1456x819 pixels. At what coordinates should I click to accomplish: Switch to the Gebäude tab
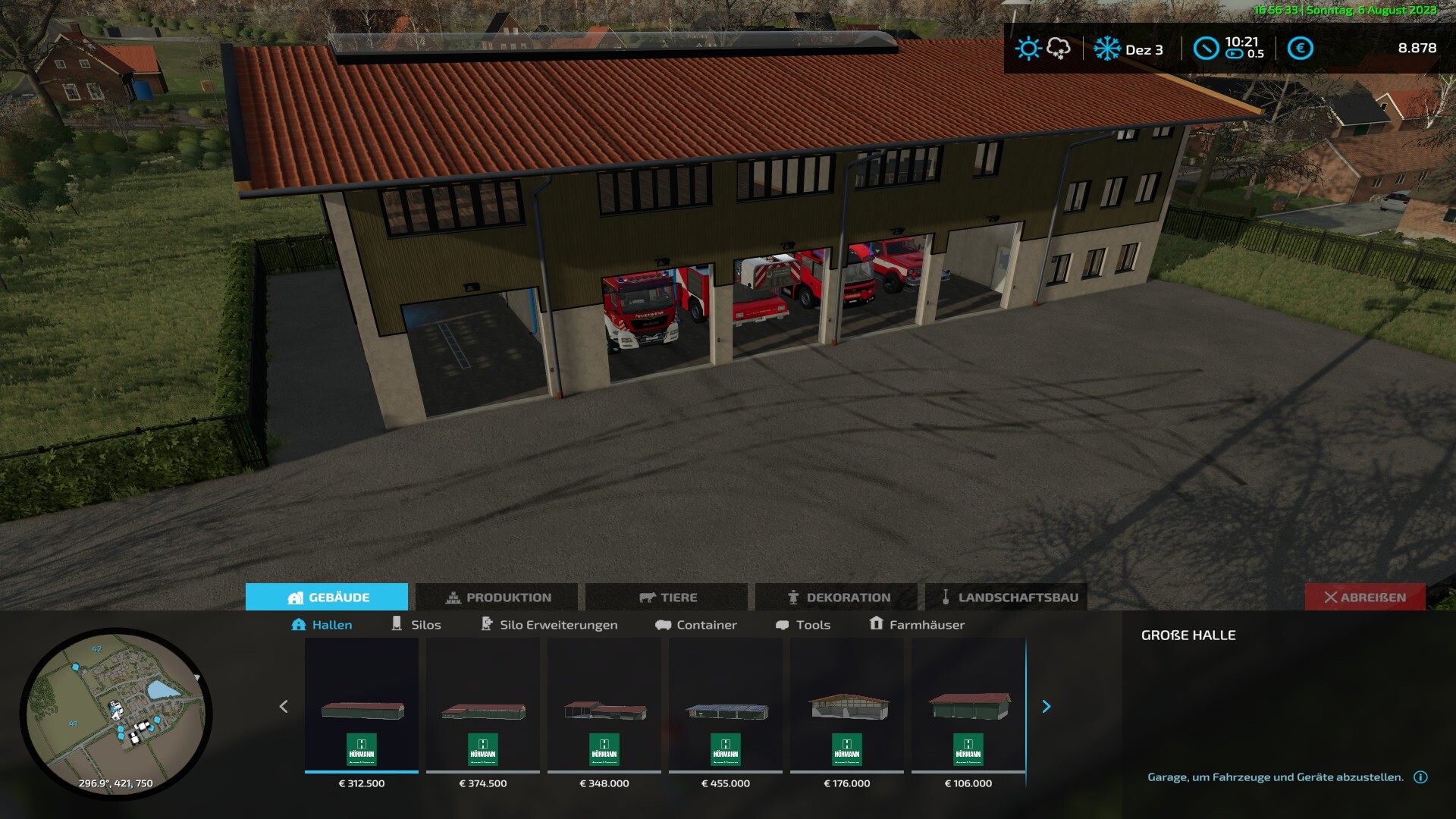tap(327, 598)
